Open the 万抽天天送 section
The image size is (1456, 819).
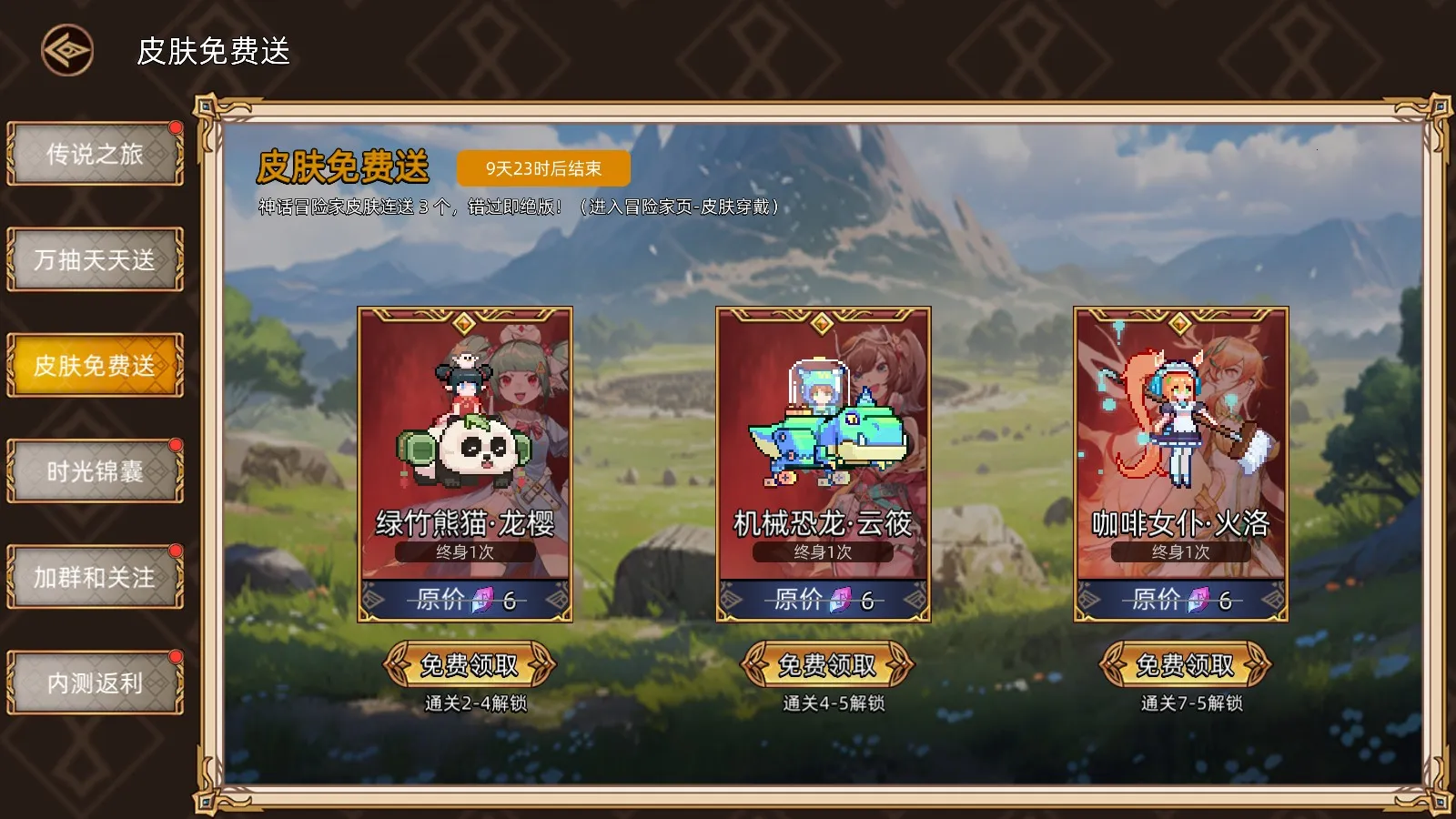(x=95, y=259)
